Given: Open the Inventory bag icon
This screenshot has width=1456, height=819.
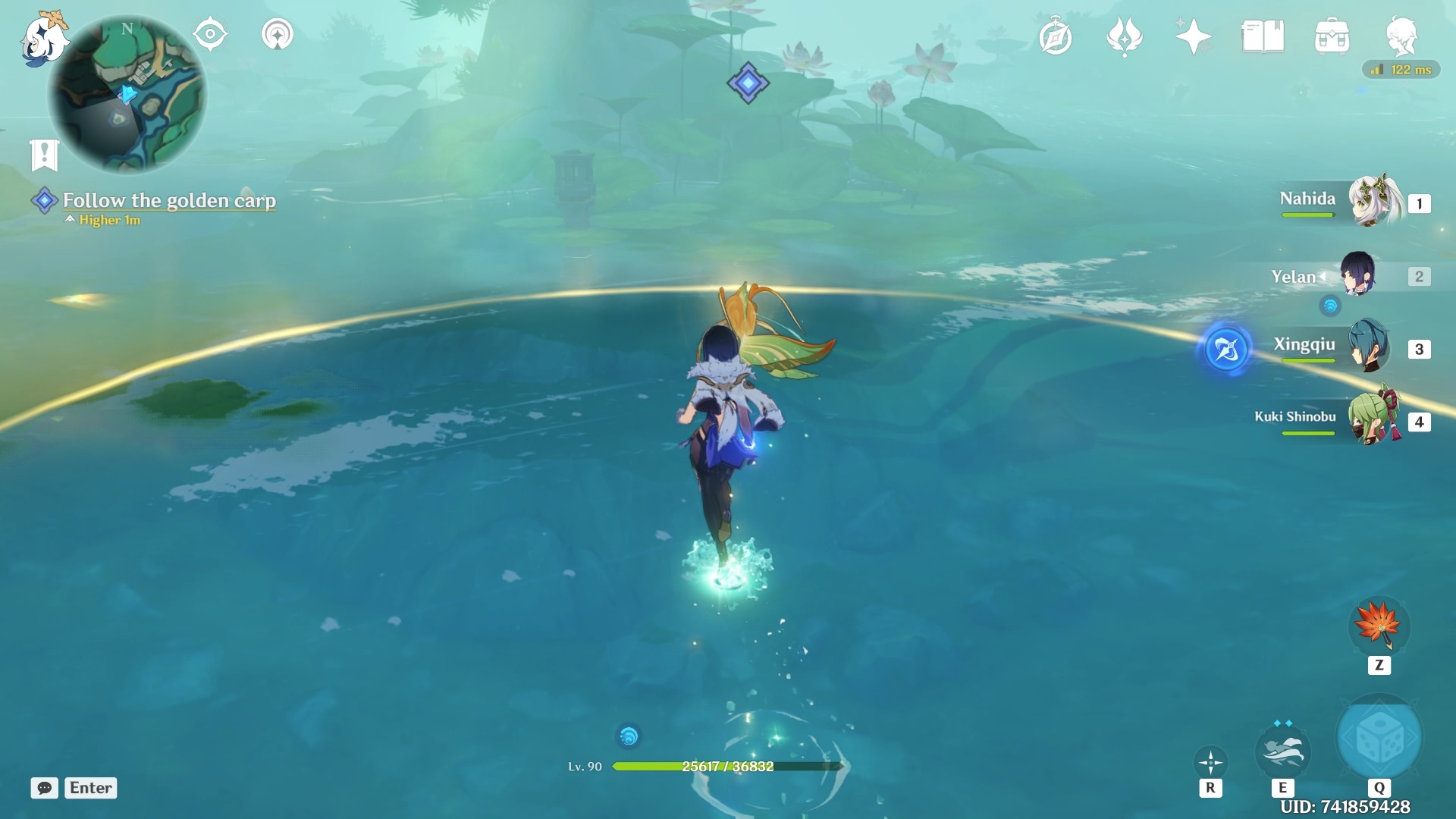Looking at the screenshot, I should pos(1332,35).
